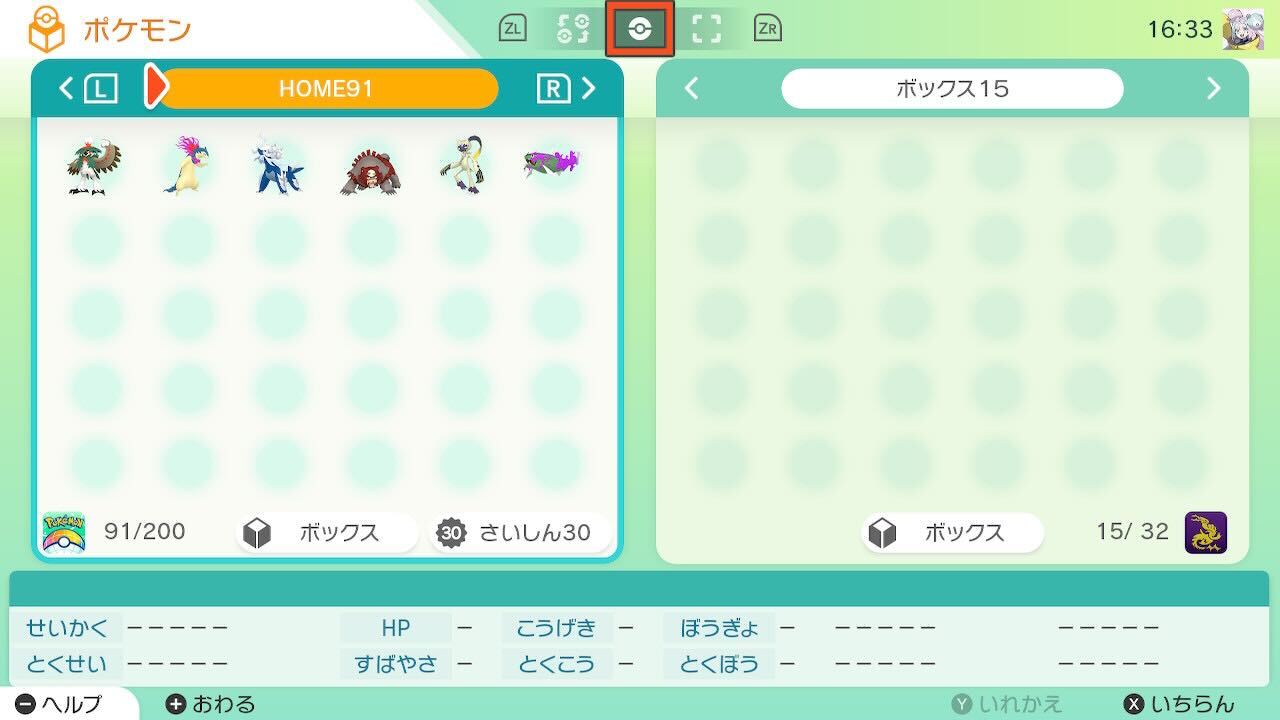This screenshot has width=1280, height=720.
Task: Open previous HOME box with left chevron
Action: [65, 88]
